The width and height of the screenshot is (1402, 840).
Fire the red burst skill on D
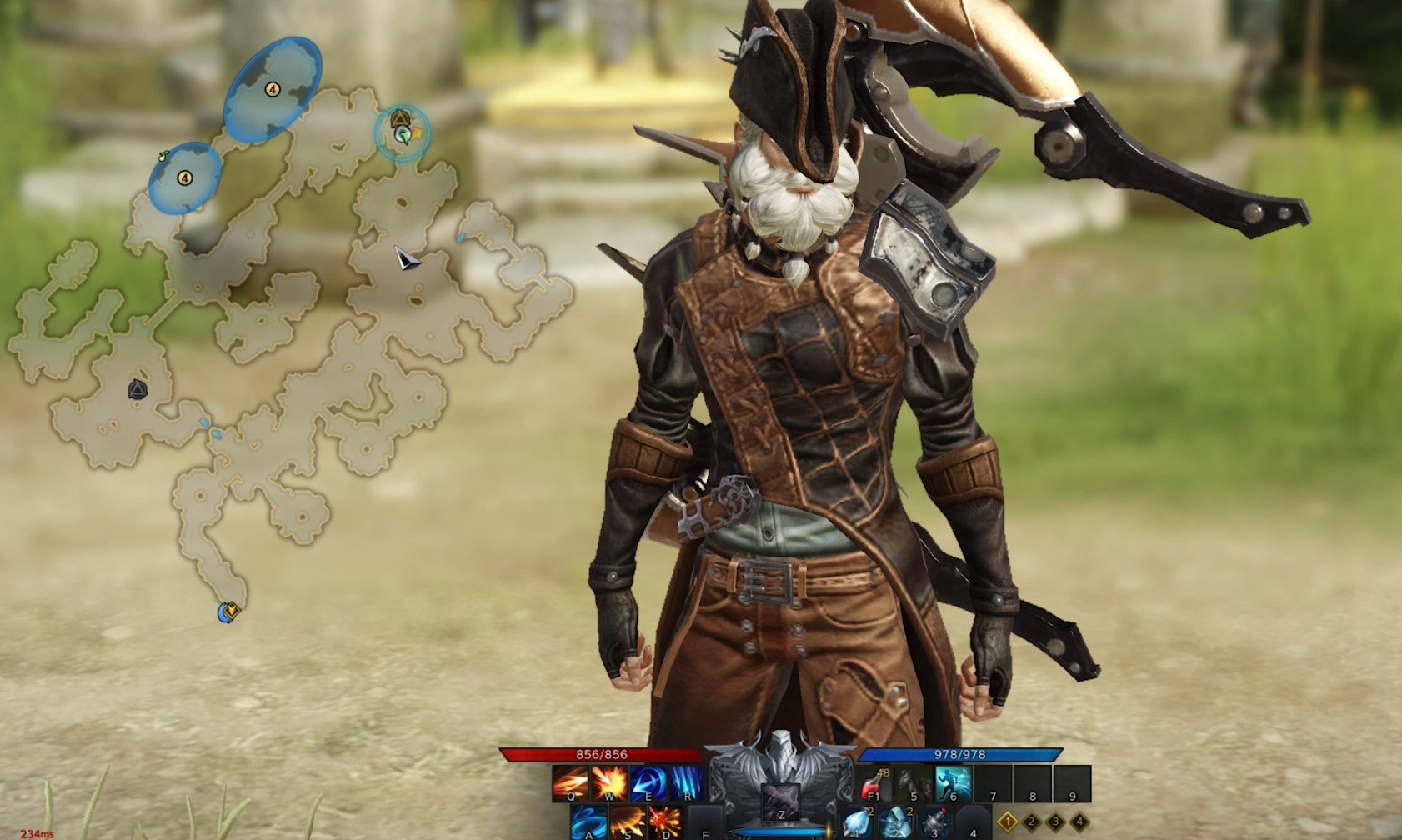pyautogui.click(x=666, y=822)
